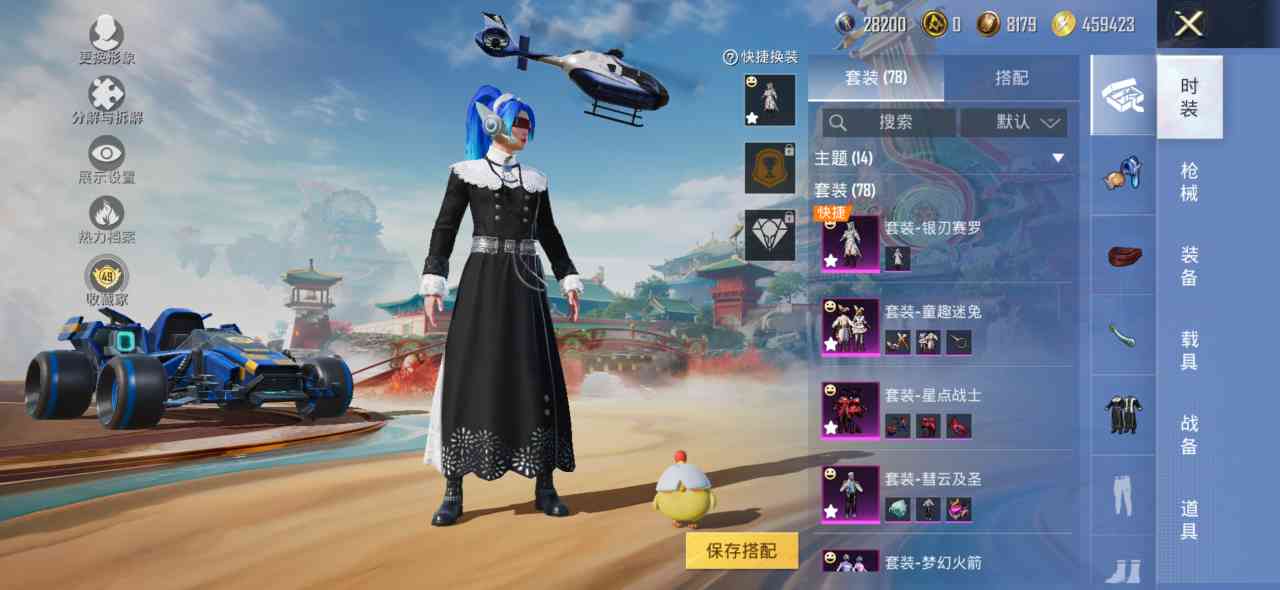This screenshot has height=590, width=1280.
Task: Click the 搜索 search field
Action: click(889, 122)
